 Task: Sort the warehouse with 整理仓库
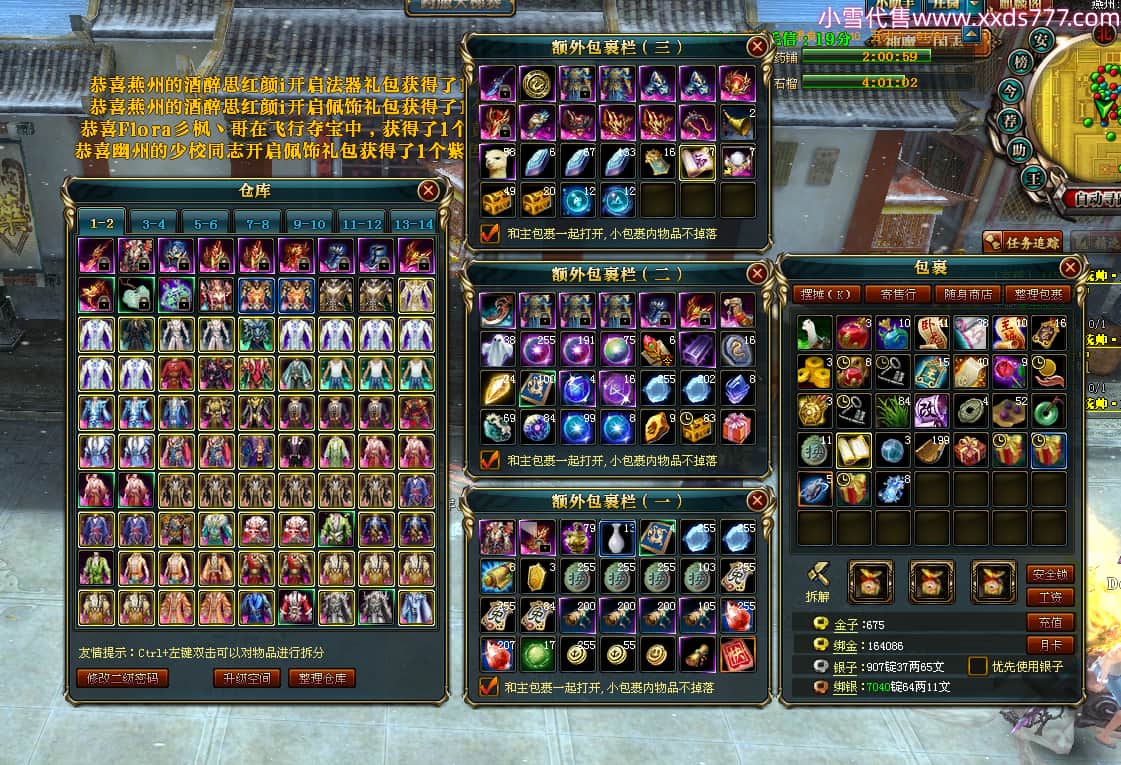[323, 678]
